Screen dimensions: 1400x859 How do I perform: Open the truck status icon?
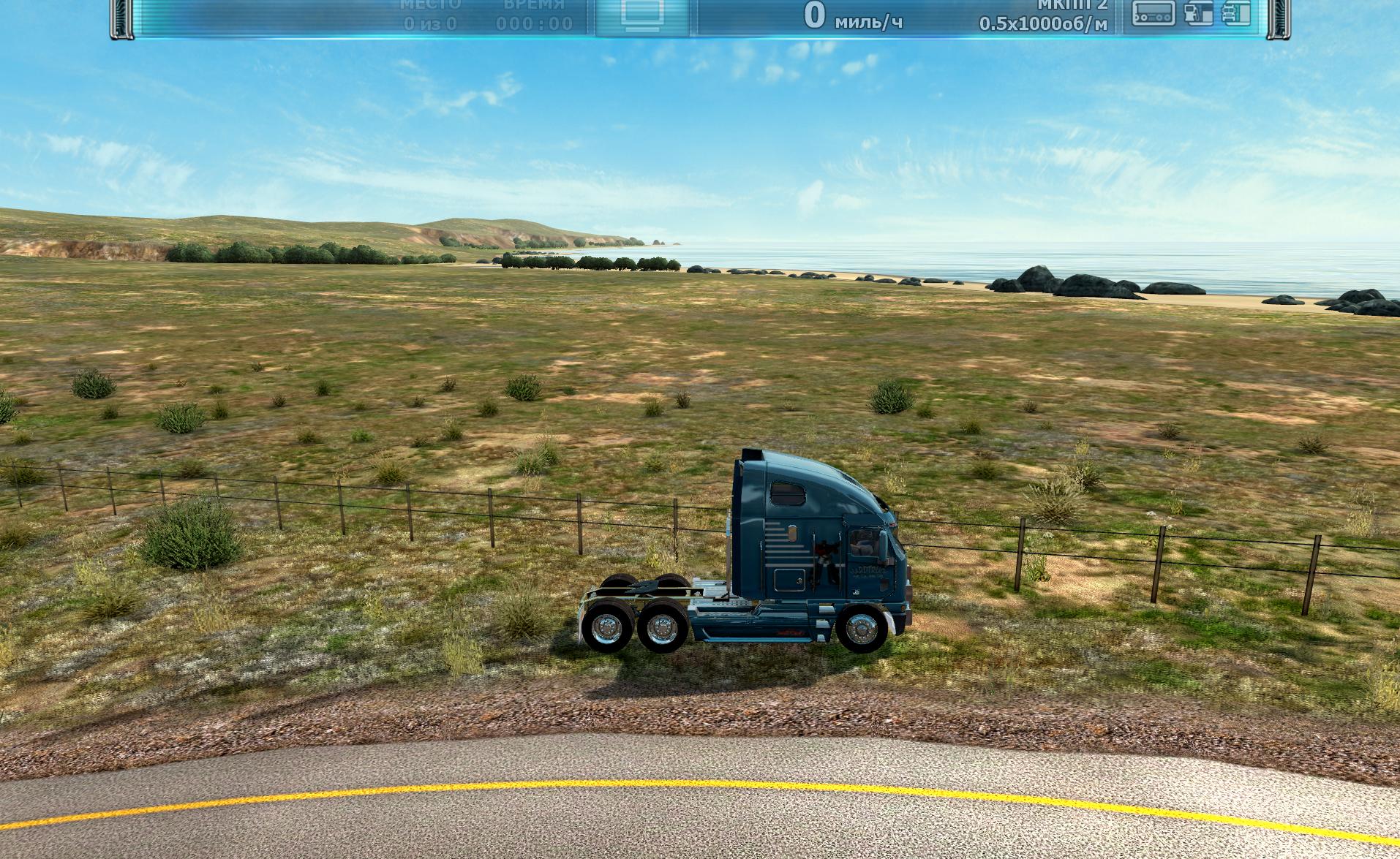(x=1234, y=13)
